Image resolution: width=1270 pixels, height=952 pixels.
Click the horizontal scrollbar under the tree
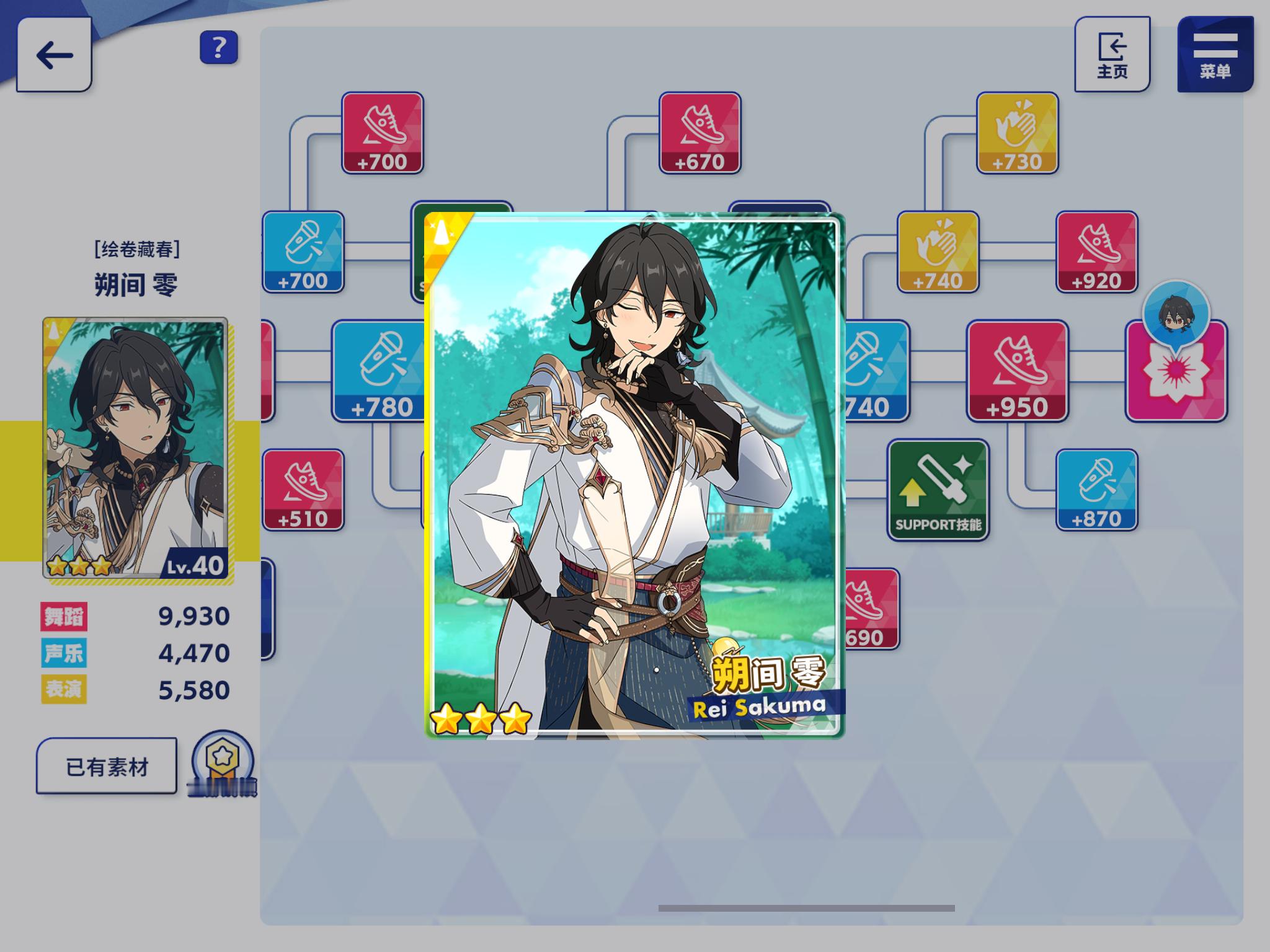click(806, 908)
